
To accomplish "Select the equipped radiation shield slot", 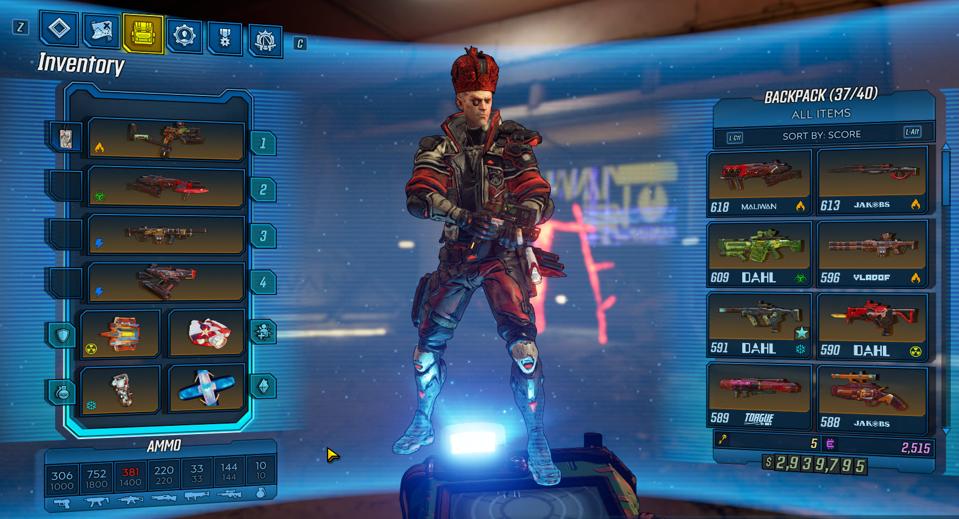I will coord(121,333).
